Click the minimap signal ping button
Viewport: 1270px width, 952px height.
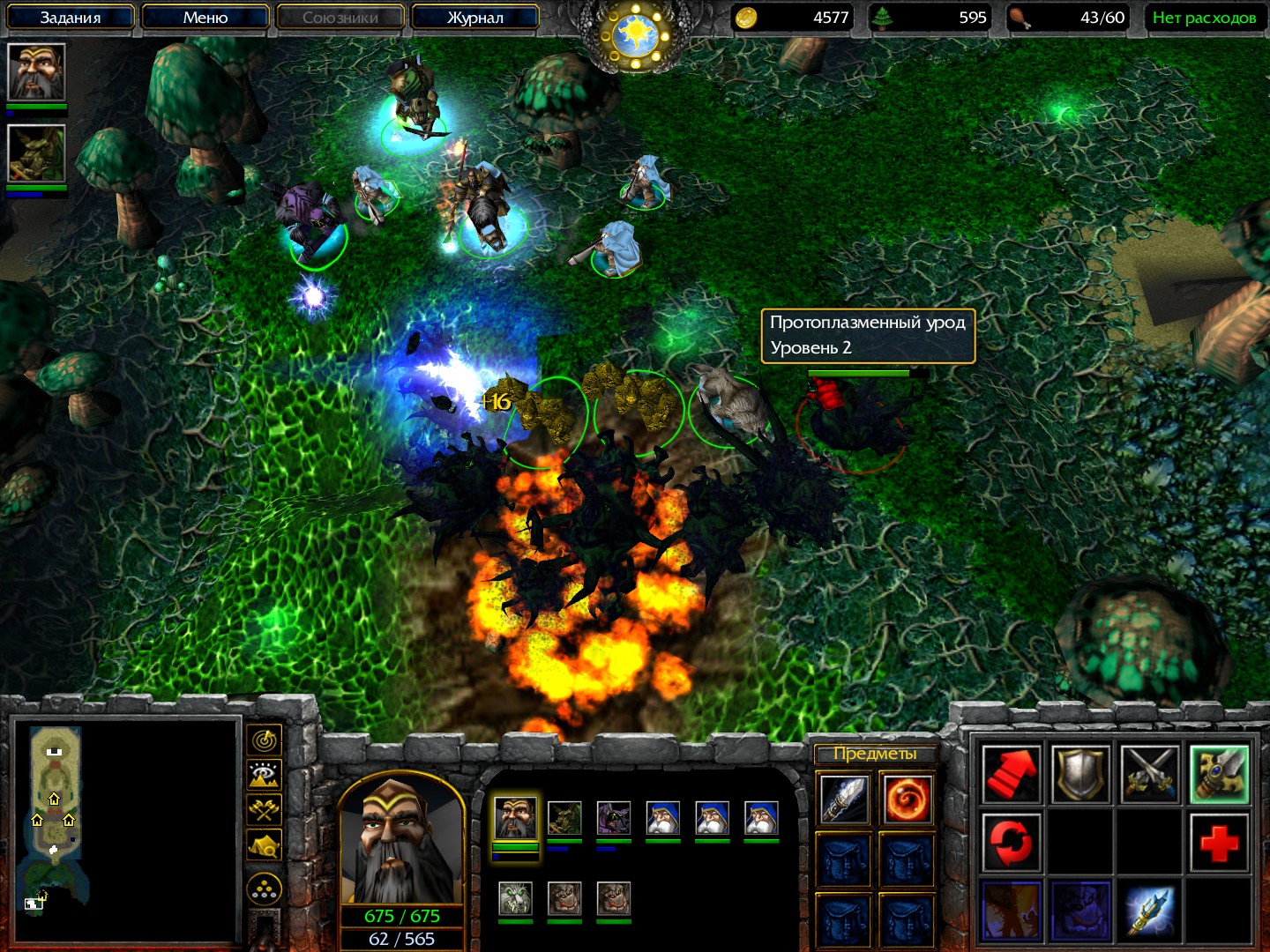point(265,741)
